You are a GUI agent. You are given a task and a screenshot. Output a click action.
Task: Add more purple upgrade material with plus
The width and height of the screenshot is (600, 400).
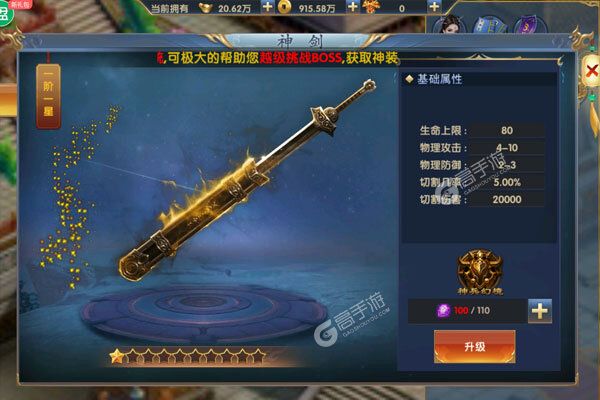(x=540, y=310)
